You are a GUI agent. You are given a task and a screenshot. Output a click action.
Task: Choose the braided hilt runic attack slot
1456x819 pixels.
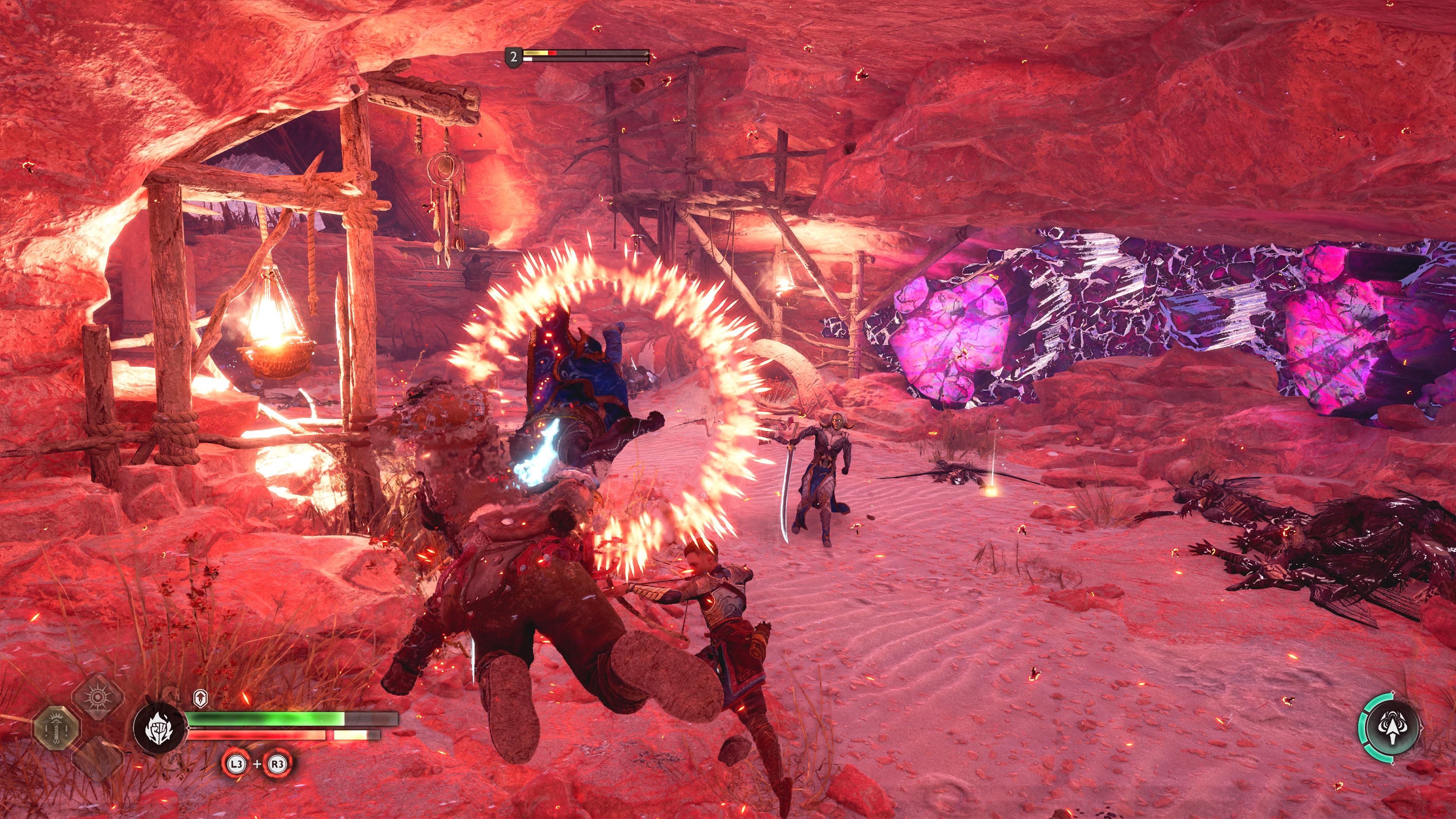(x=55, y=729)
